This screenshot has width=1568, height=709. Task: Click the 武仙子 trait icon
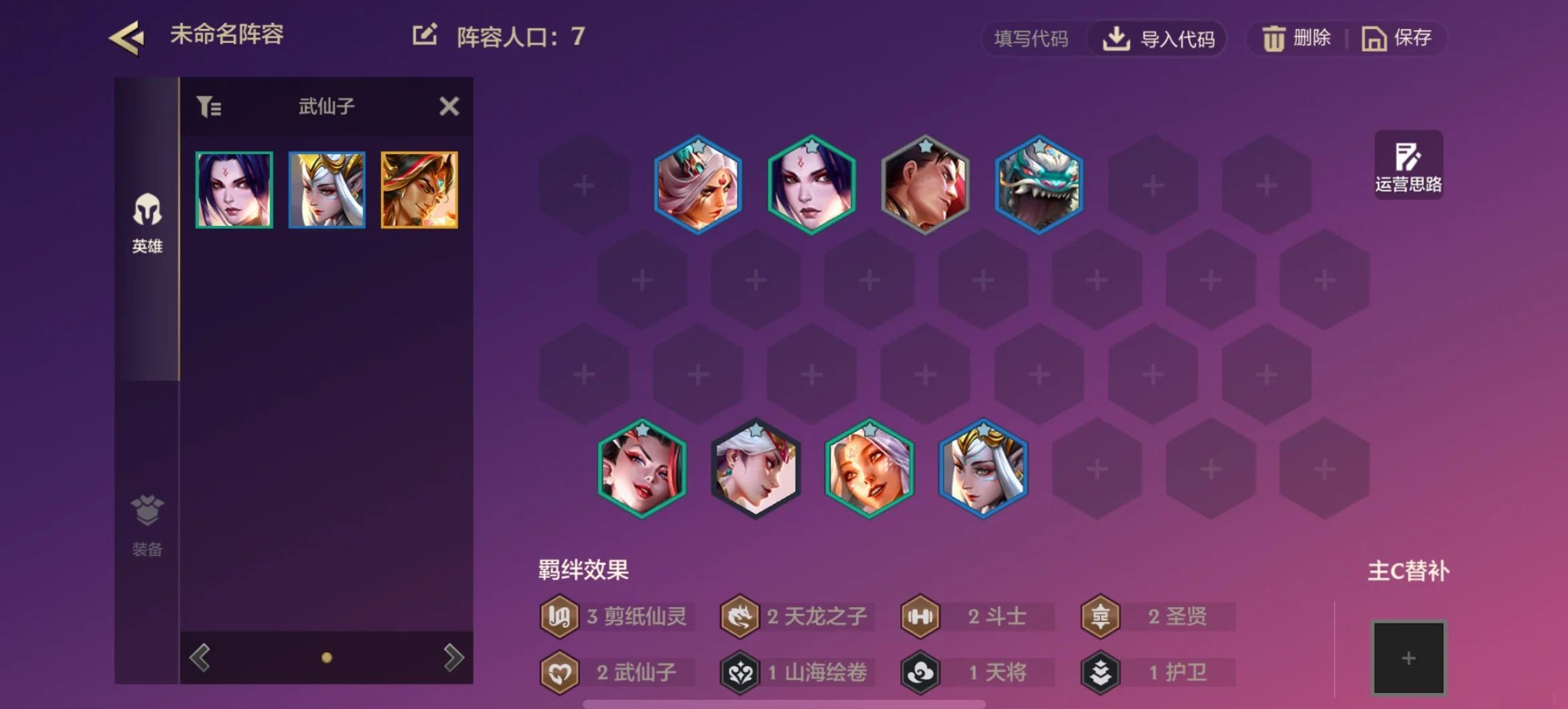(x=559, y=672)
